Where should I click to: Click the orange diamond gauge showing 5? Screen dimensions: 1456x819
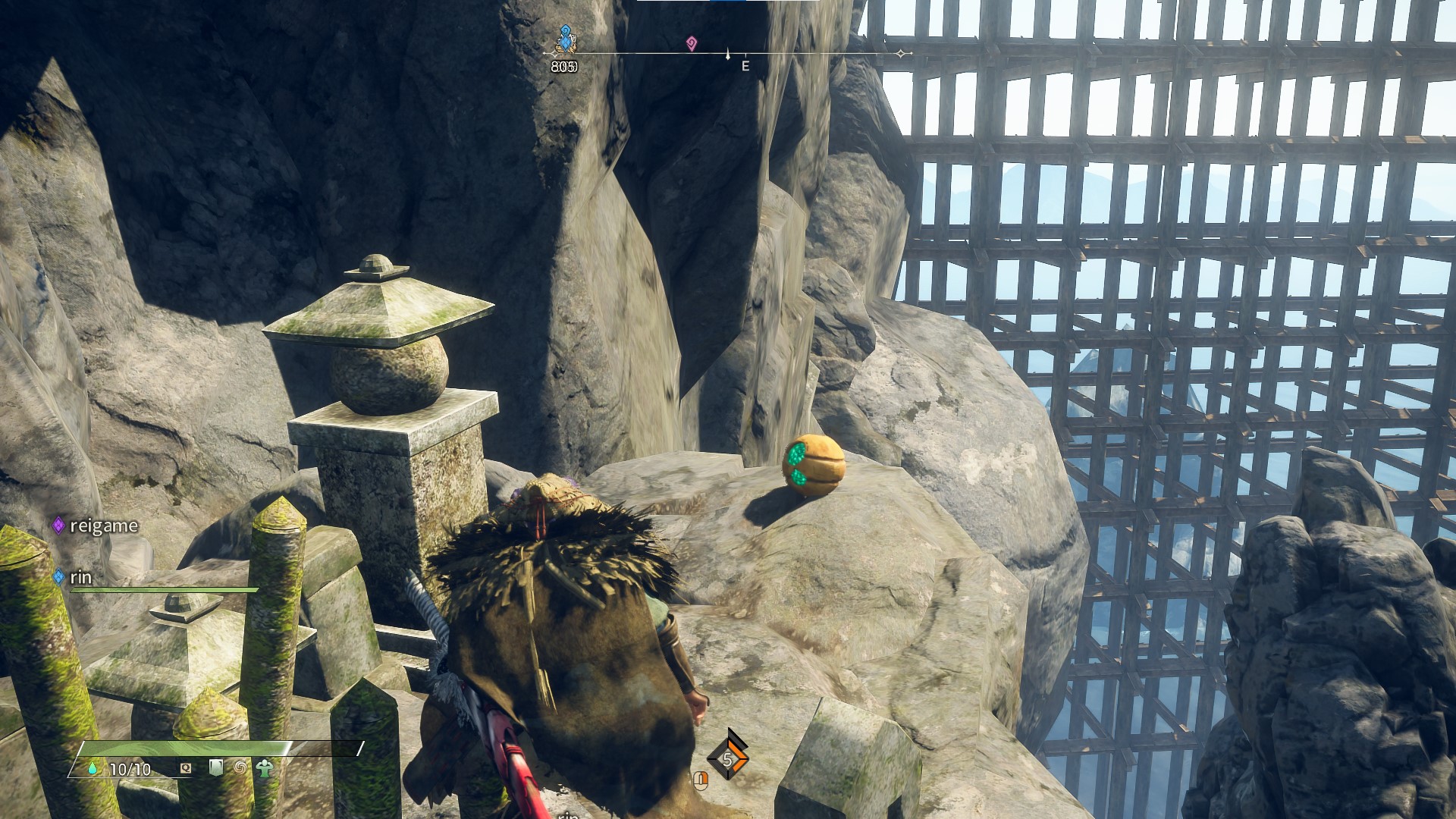(727, 759)
